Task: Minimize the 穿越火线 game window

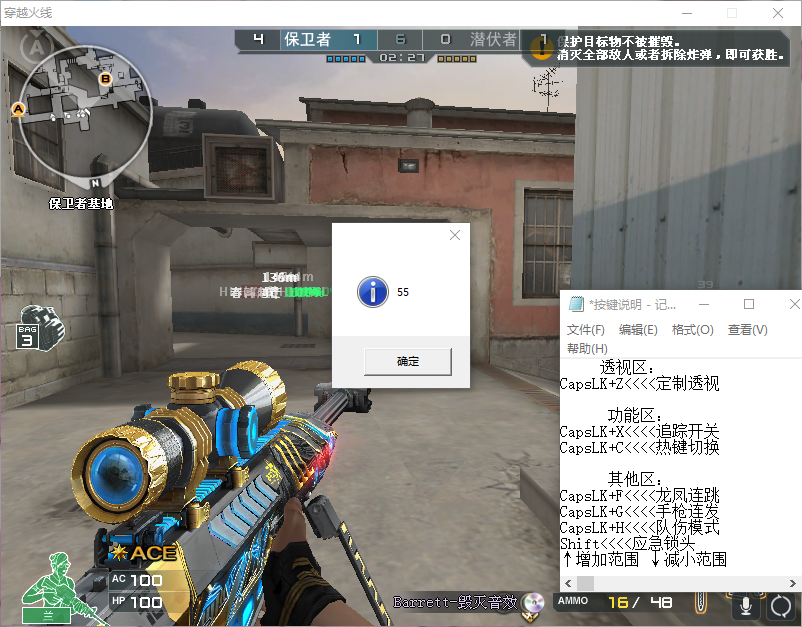Action: point(686,12)
